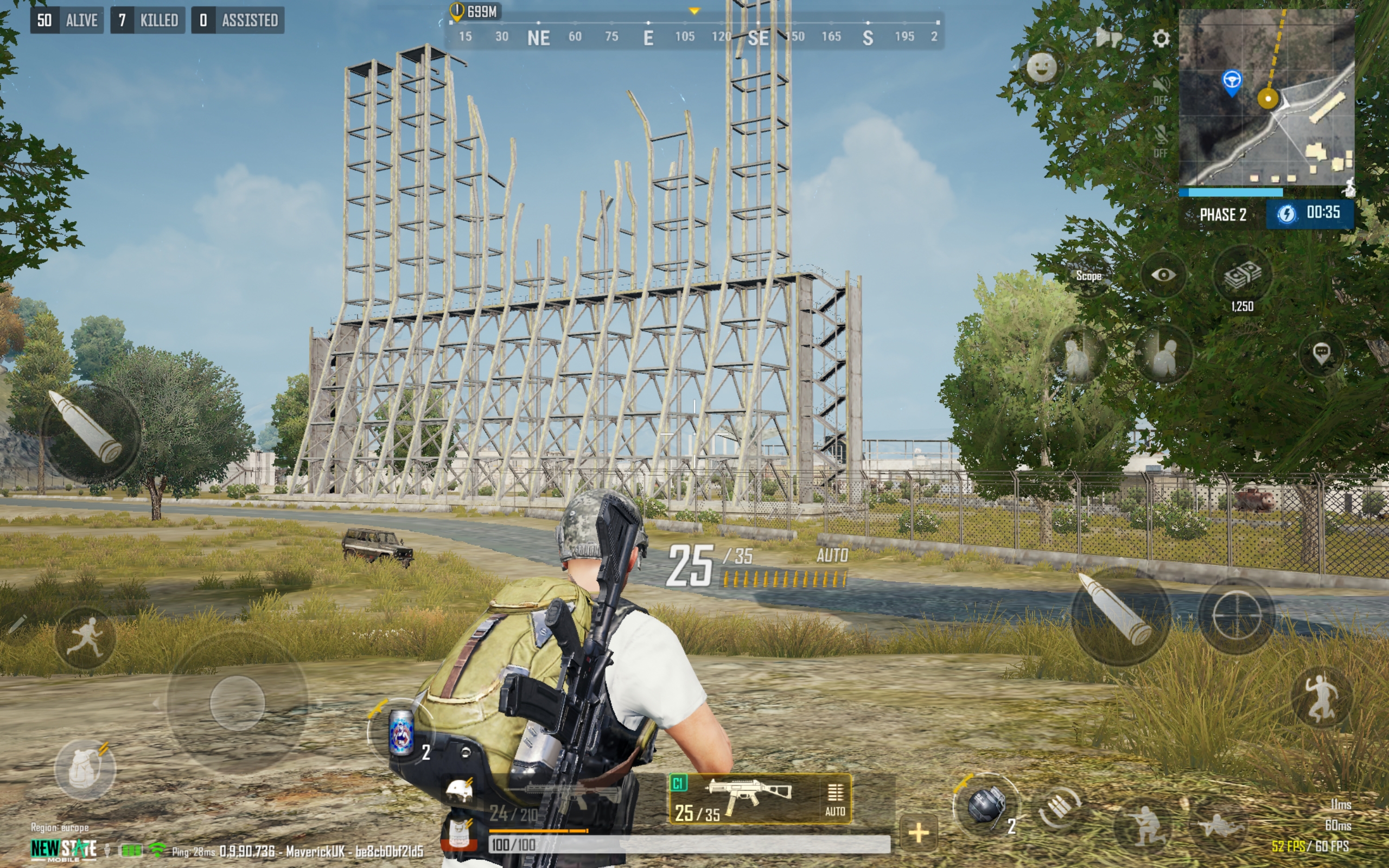Select the frag grenade slot

pyautogui.click(x=986, y=805)
